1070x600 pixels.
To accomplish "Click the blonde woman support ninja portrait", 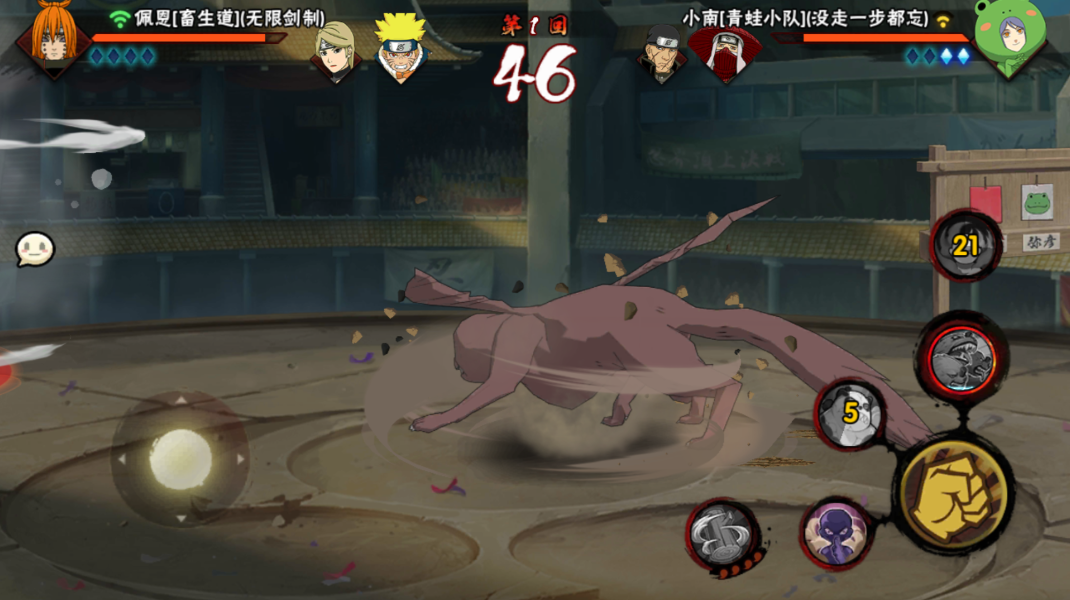I will pos(335,50).
